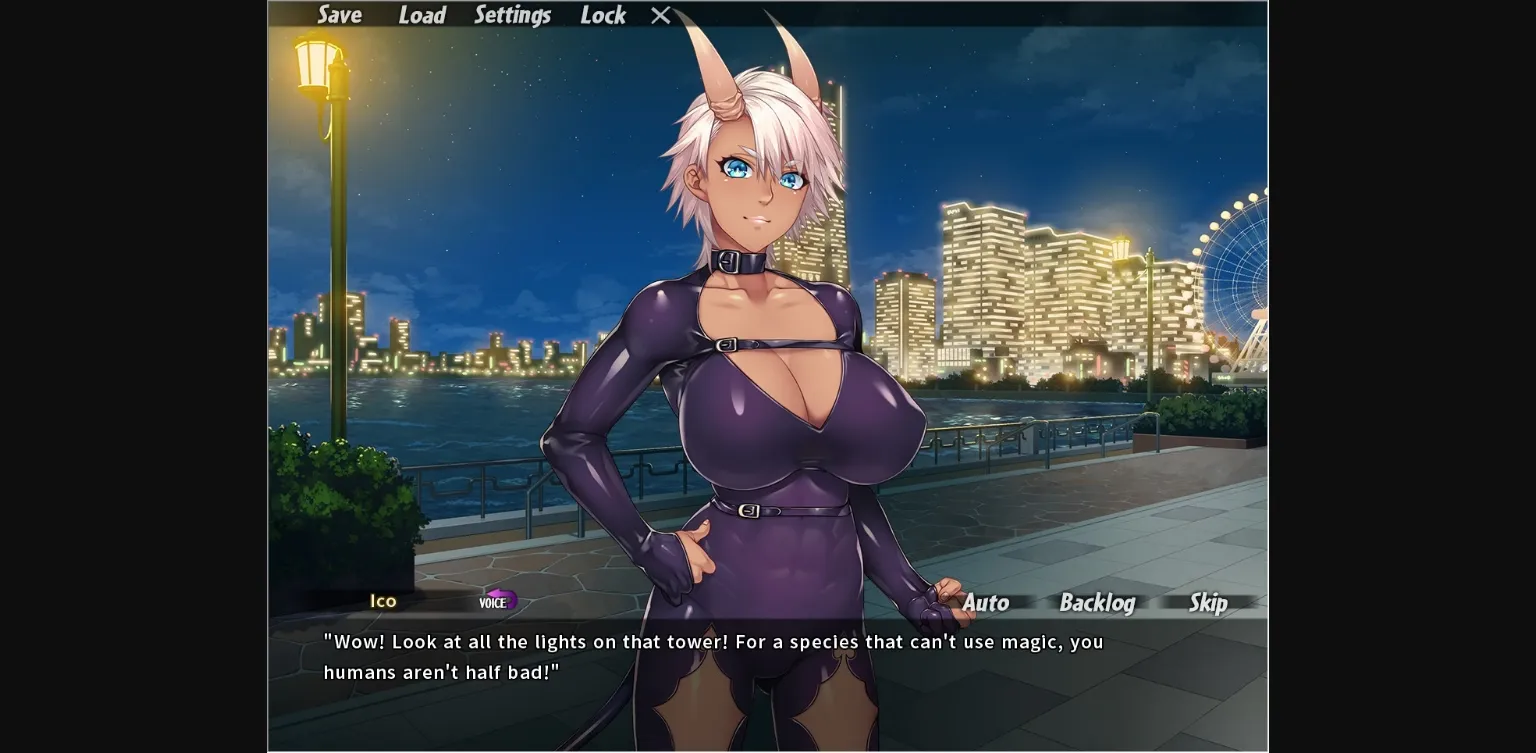Screen dimensions: 1536x753
Task: Click the Save option at the far left
Action: tap(340, 15)
